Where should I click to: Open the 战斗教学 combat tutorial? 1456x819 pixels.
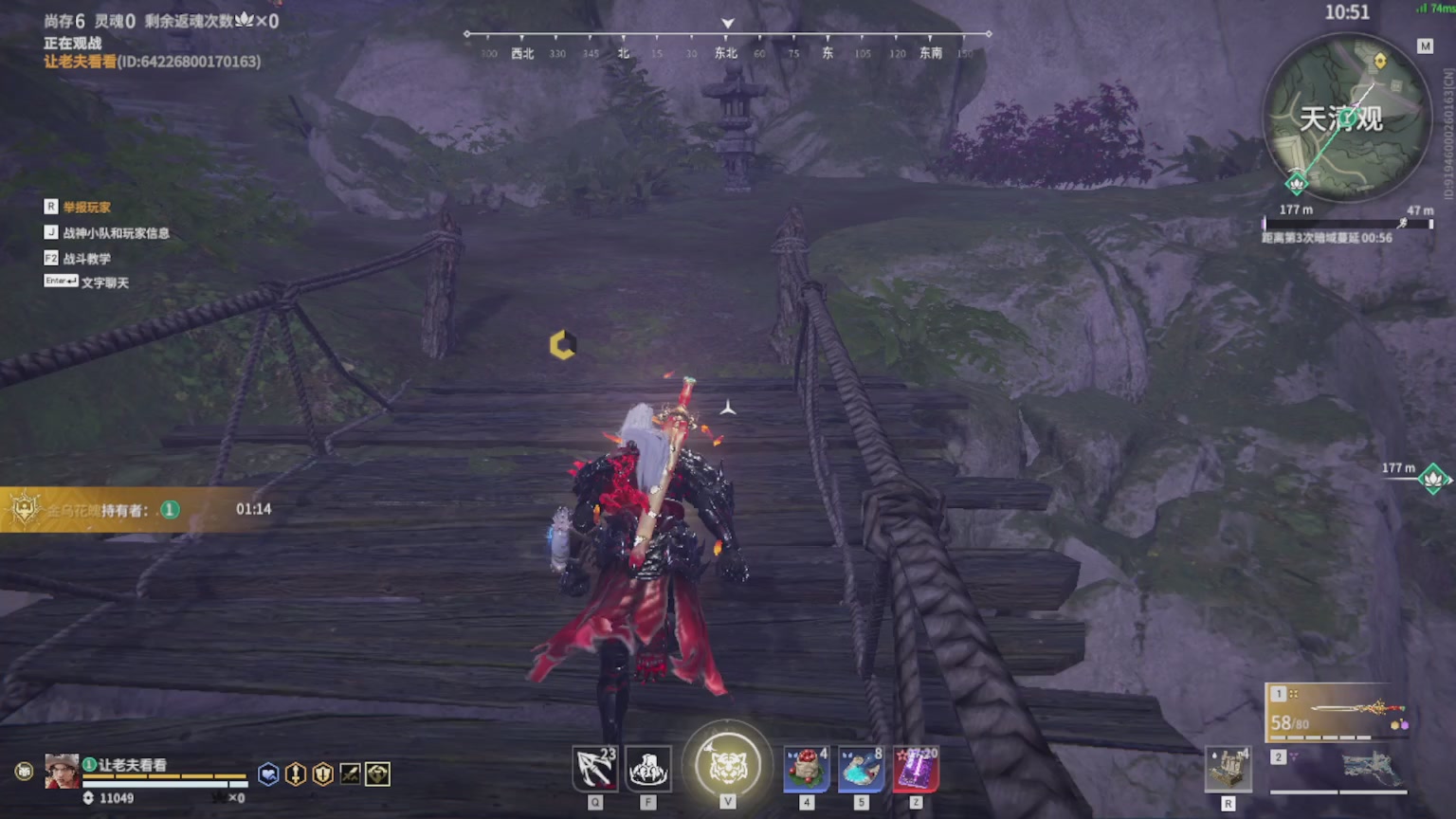point(86,259)
